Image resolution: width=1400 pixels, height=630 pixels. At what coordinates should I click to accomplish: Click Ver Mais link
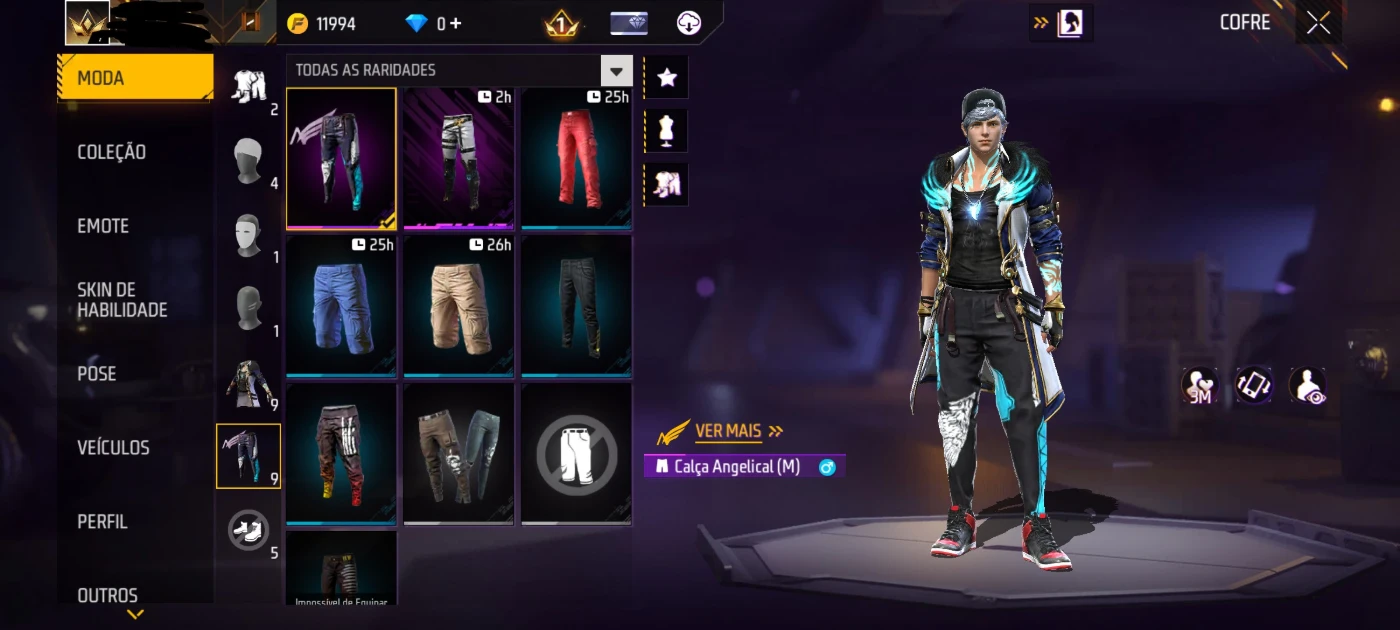pyautogui.click(x=728, y=431)
